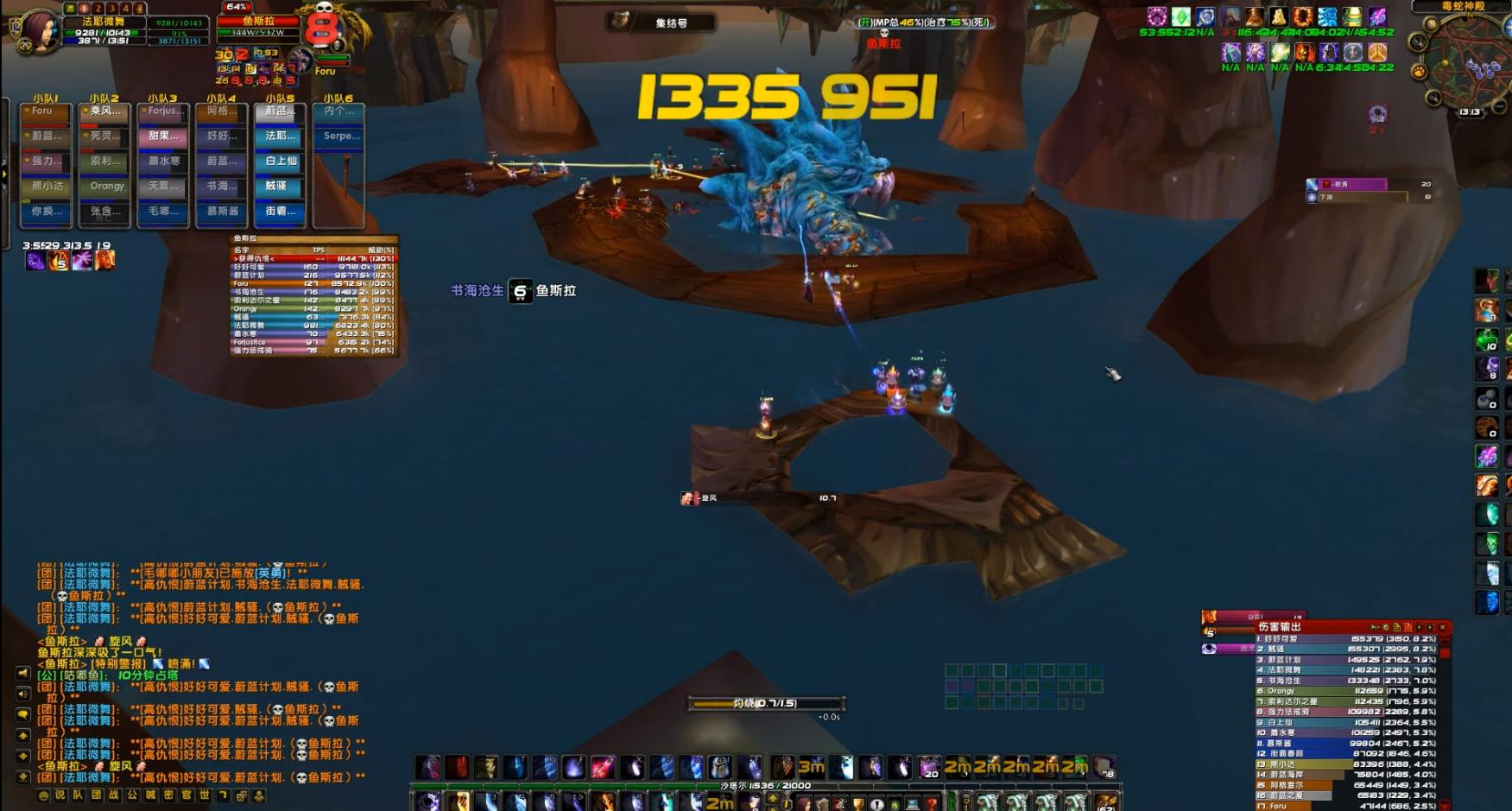Select Foru in raid group 1
This screenshot has height=811, width=1512.
click(x=45, y=111)
